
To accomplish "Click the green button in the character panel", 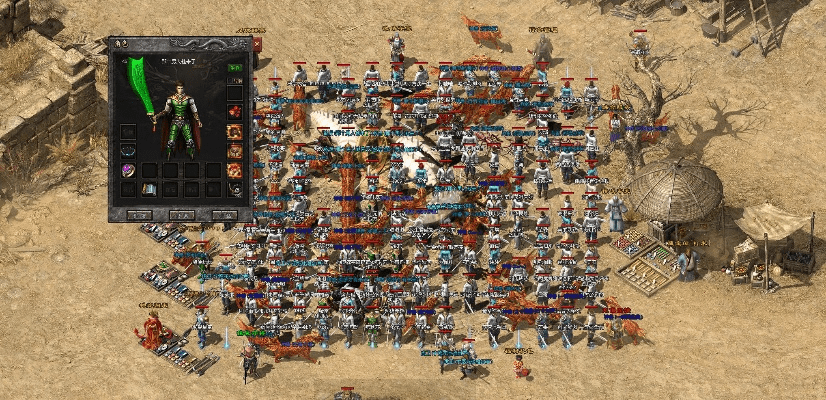I will coord(234,68).
